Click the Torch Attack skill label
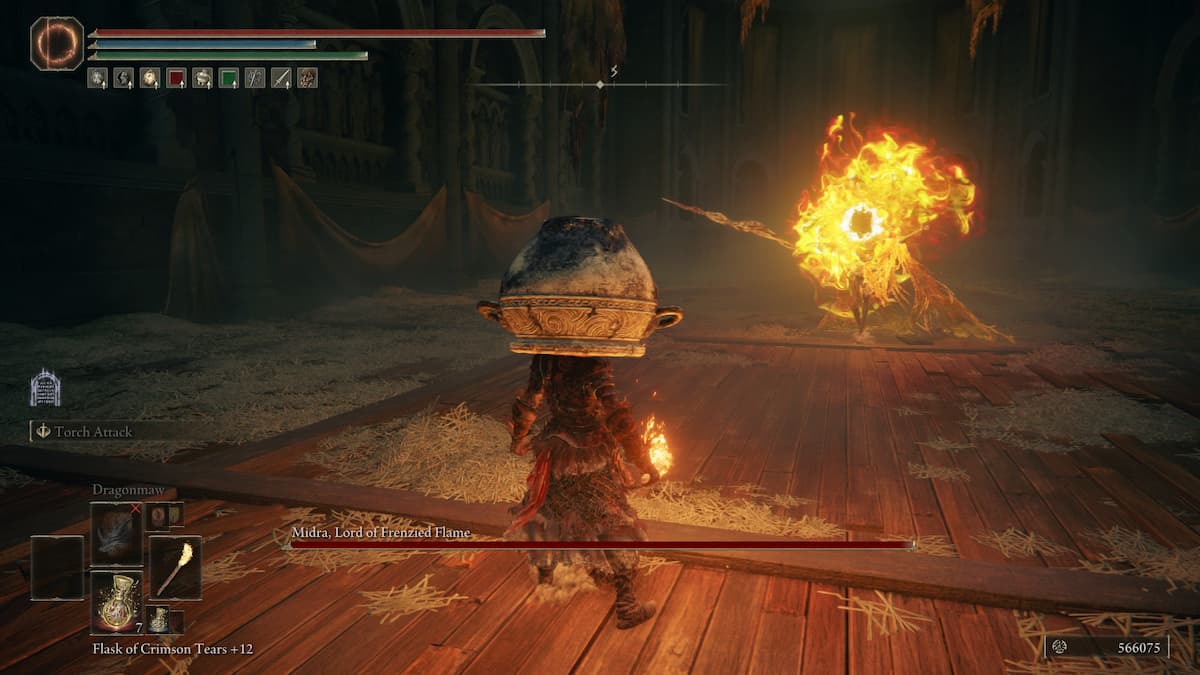1200x675 pixels. click(x=96, y=432)
